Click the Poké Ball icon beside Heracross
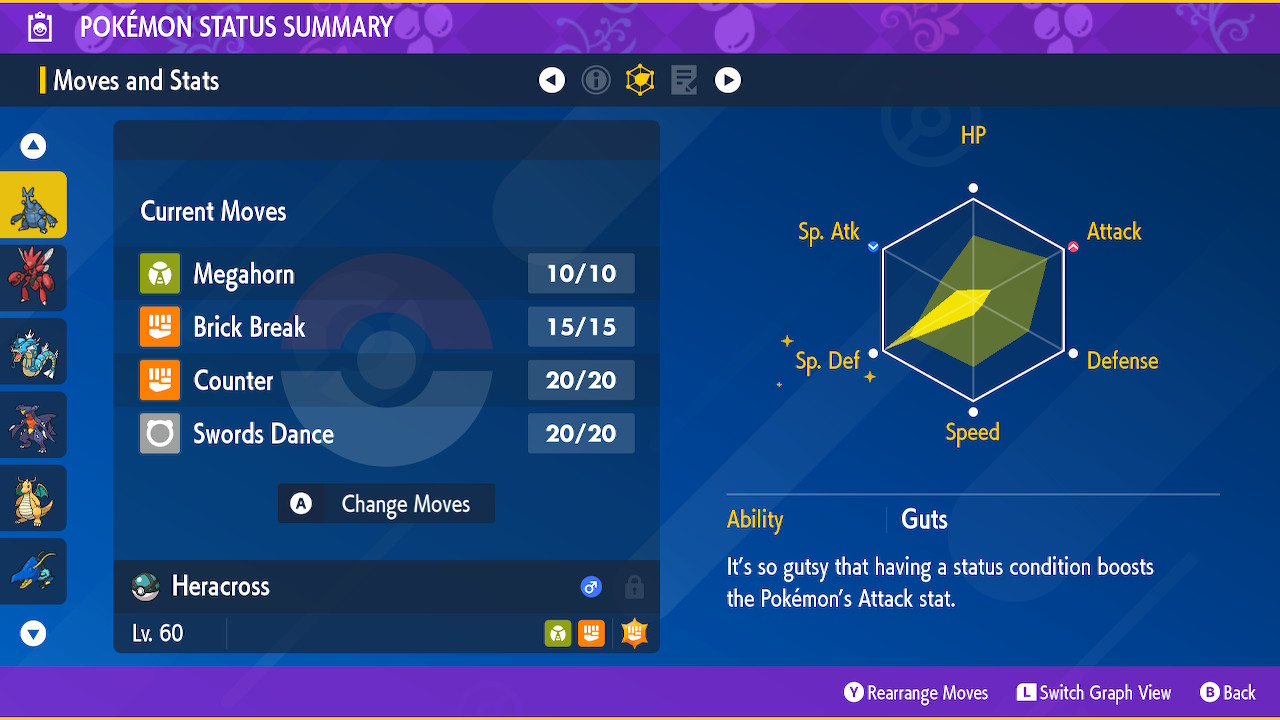1280x720 pixels. (145, 587)
